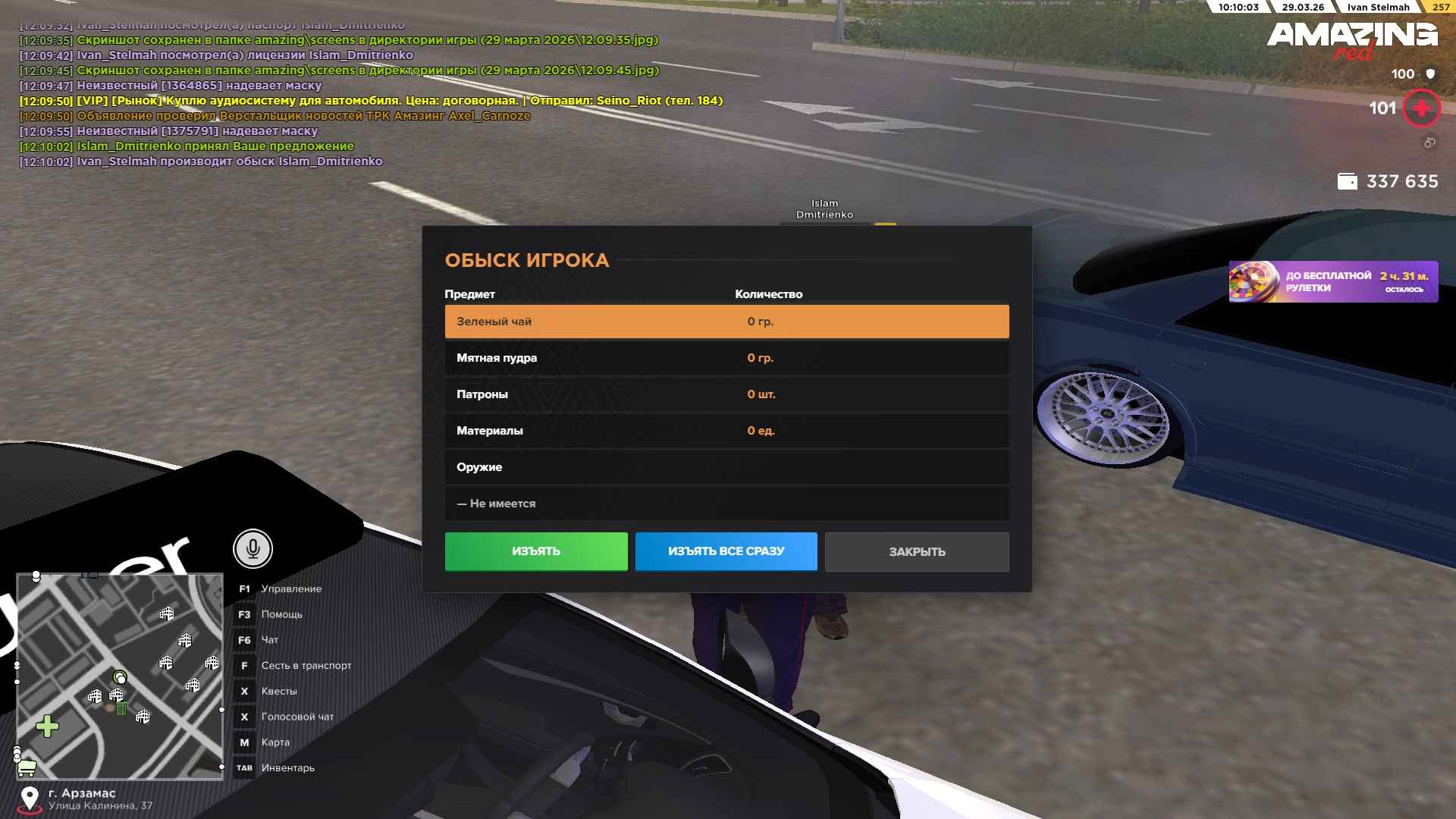Select the Патроны row
The image size is (1456, 819).
click(726, 394)
